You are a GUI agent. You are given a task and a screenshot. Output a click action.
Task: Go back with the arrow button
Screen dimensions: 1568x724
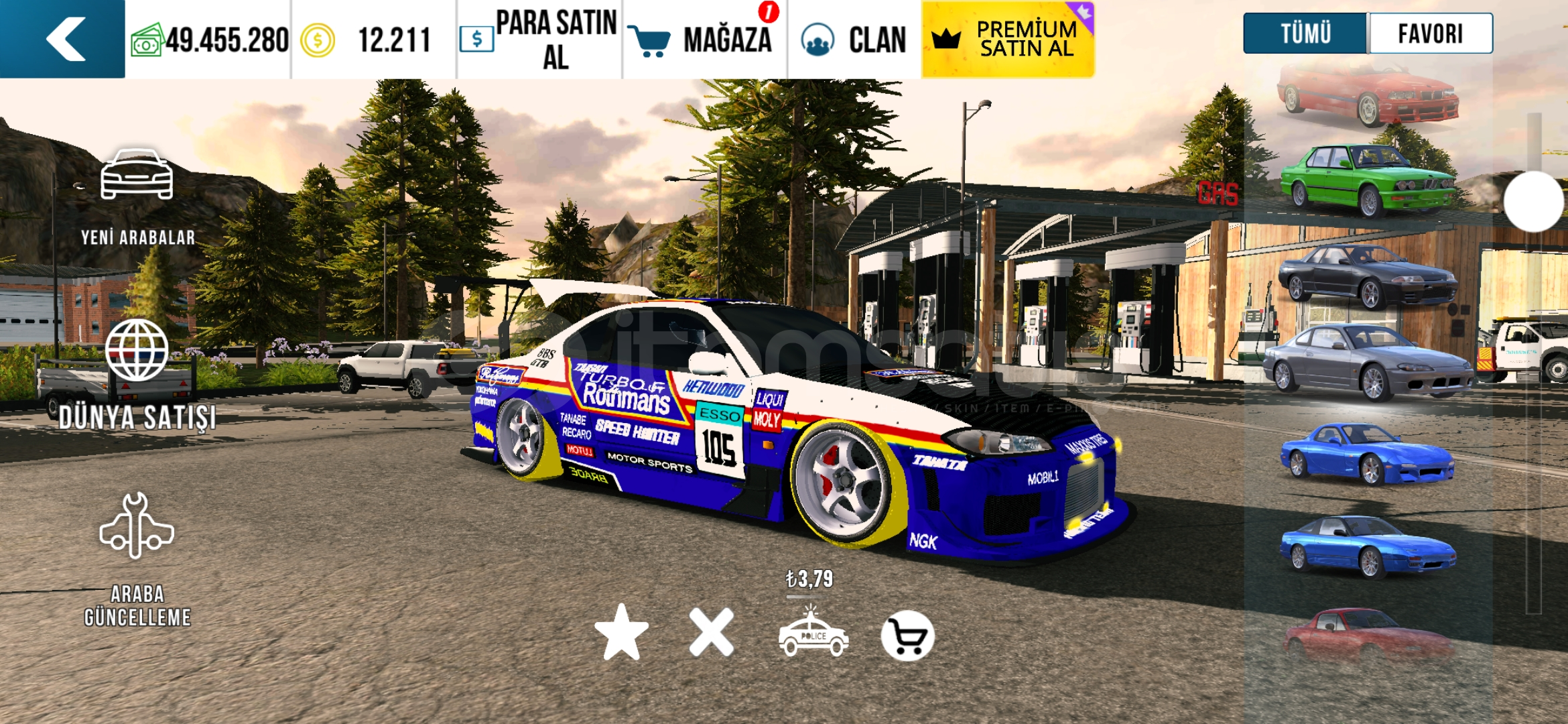(64, 39)
